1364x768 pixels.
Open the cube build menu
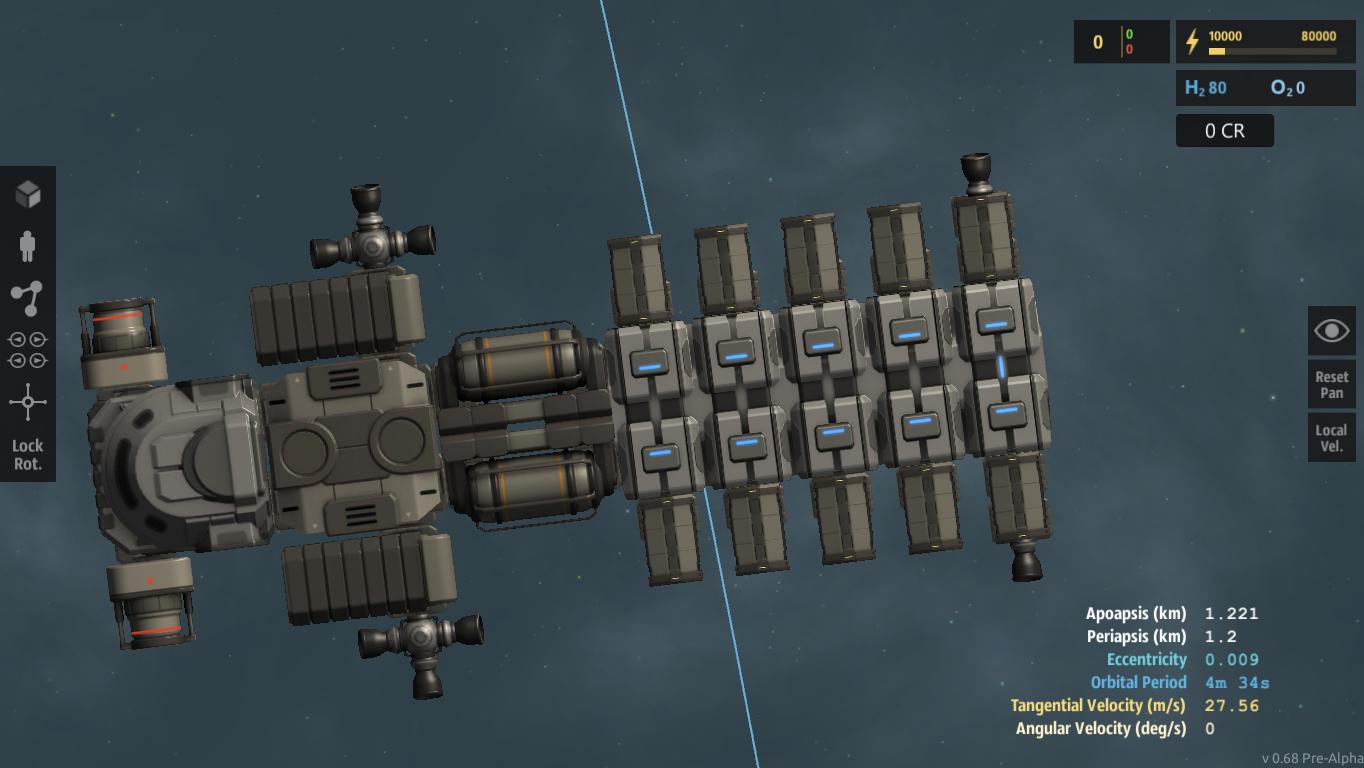point(28,194)
